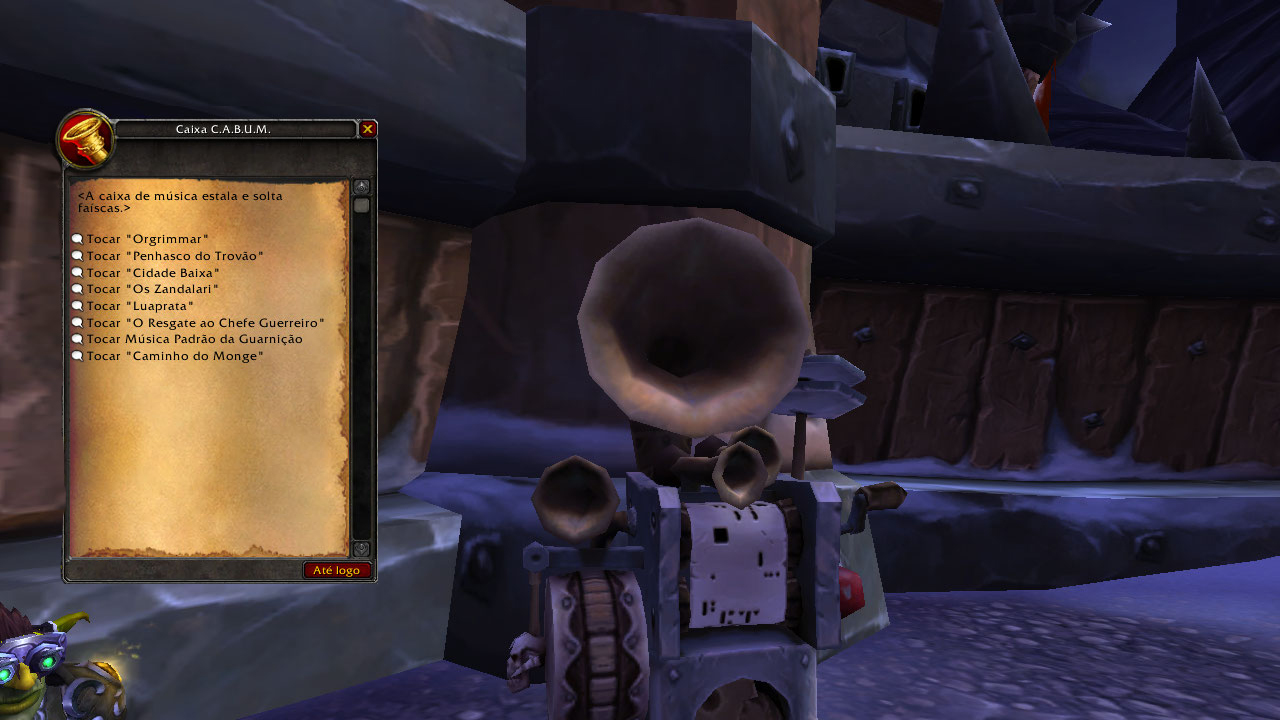
Task: Click the dialog scroll-up arrow
Action: (361, 187)
